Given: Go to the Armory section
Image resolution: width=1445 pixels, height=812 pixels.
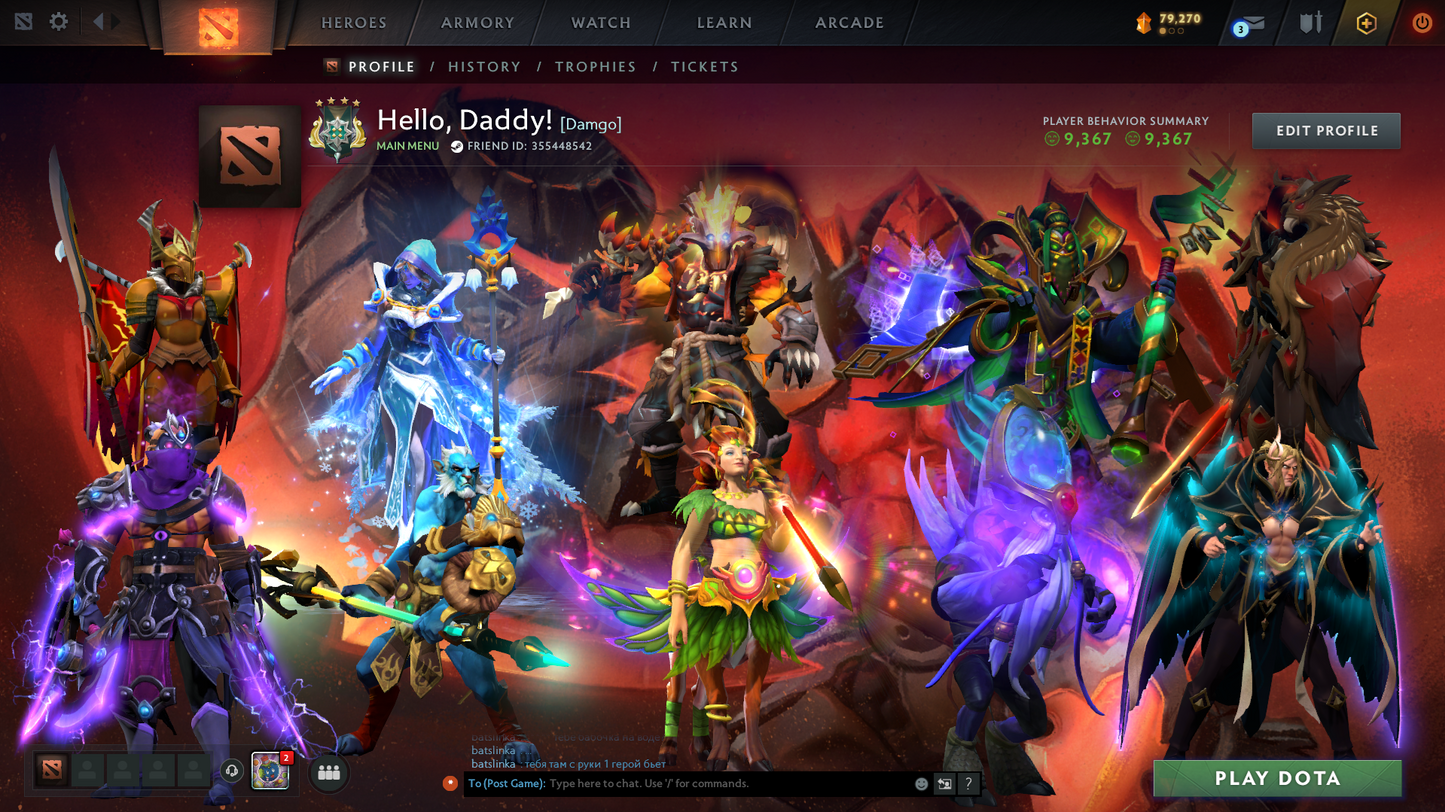Looking at the screenshot, I should (477, 23).
